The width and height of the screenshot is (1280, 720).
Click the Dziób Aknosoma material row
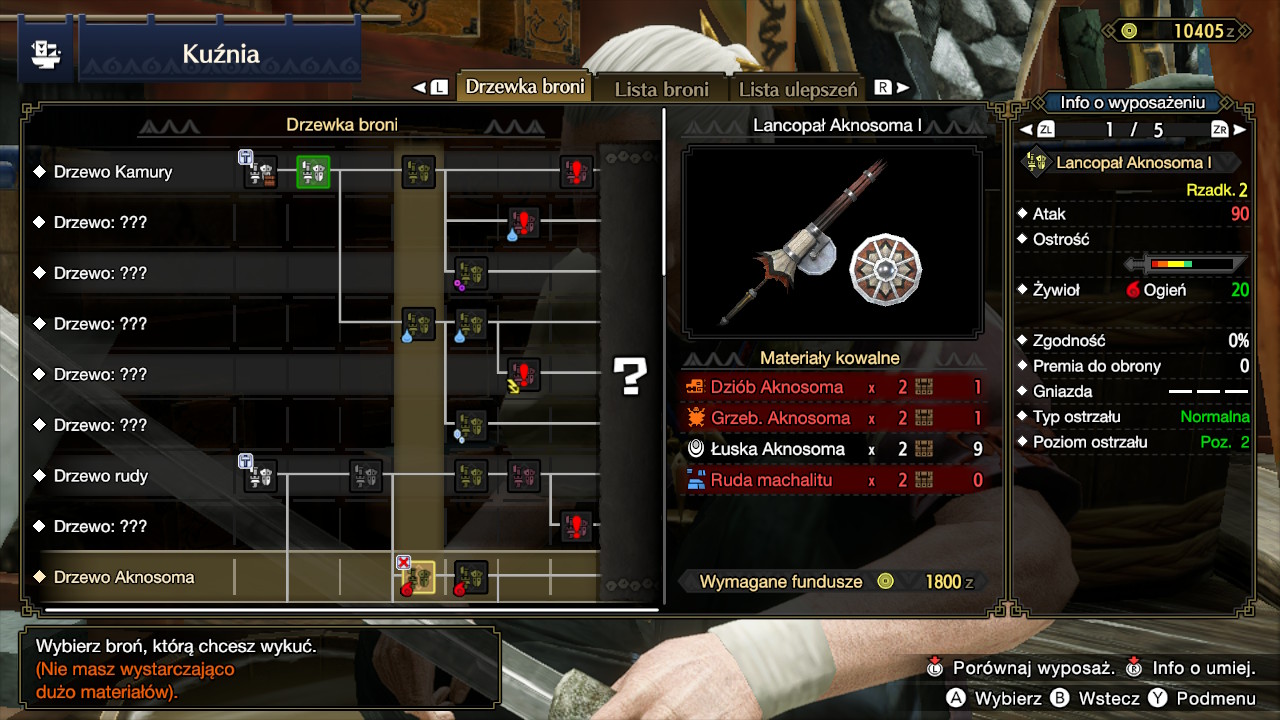833,387
